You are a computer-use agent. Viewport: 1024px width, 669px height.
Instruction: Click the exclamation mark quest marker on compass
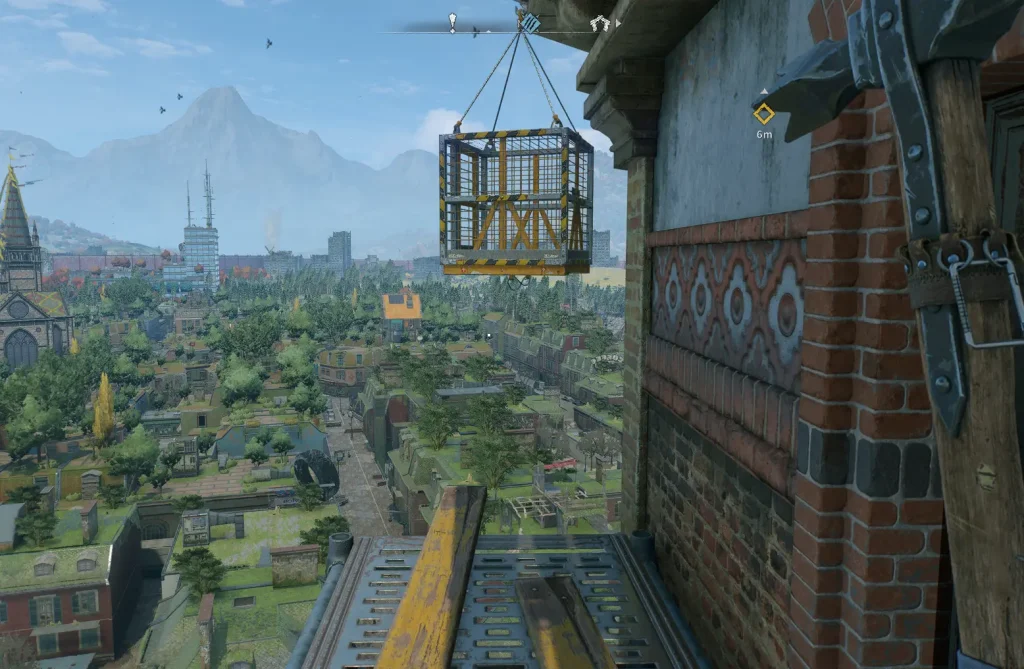pos(452,22)
